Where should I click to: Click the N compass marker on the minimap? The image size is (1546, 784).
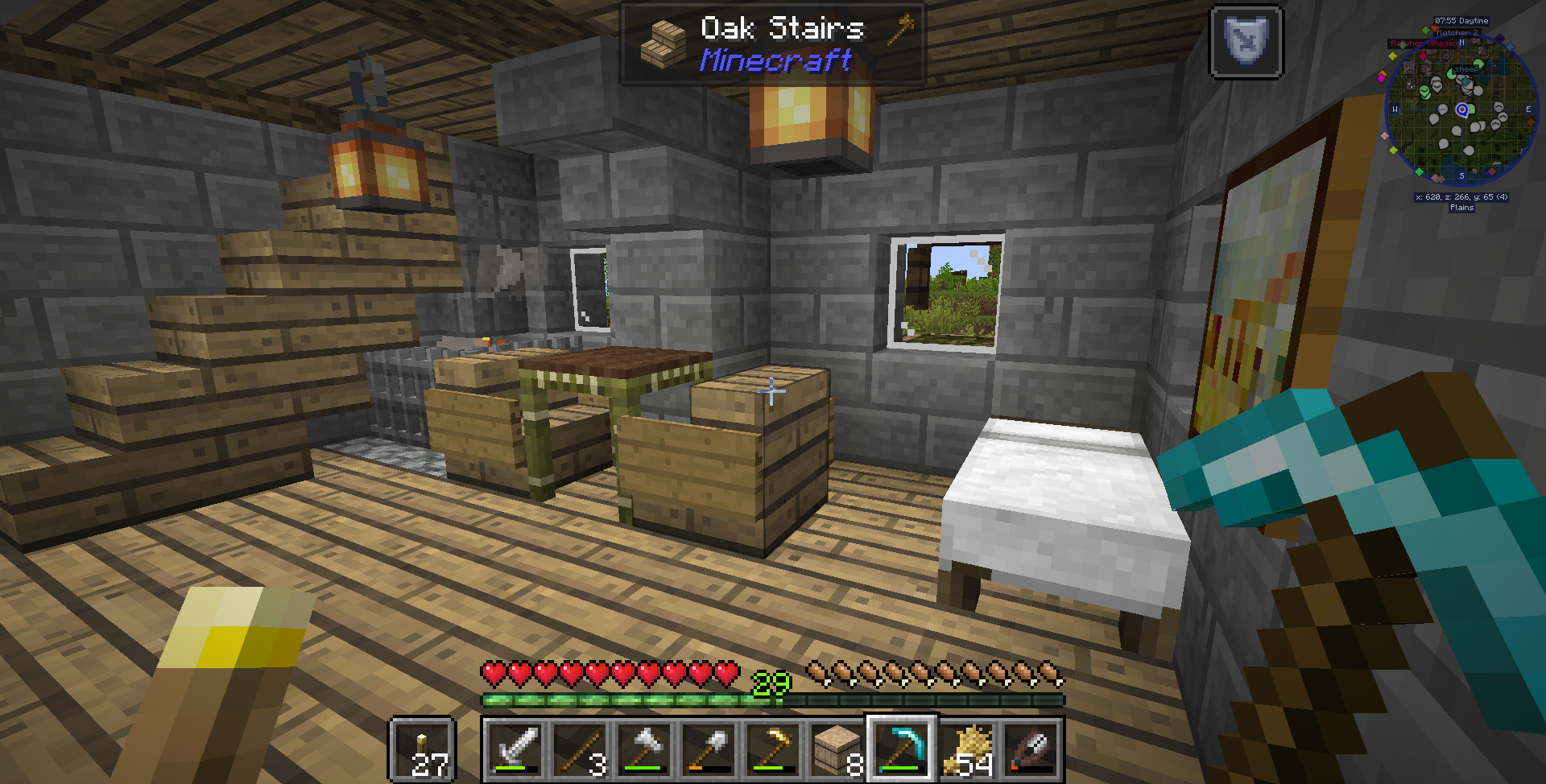tap(1462, 43)
